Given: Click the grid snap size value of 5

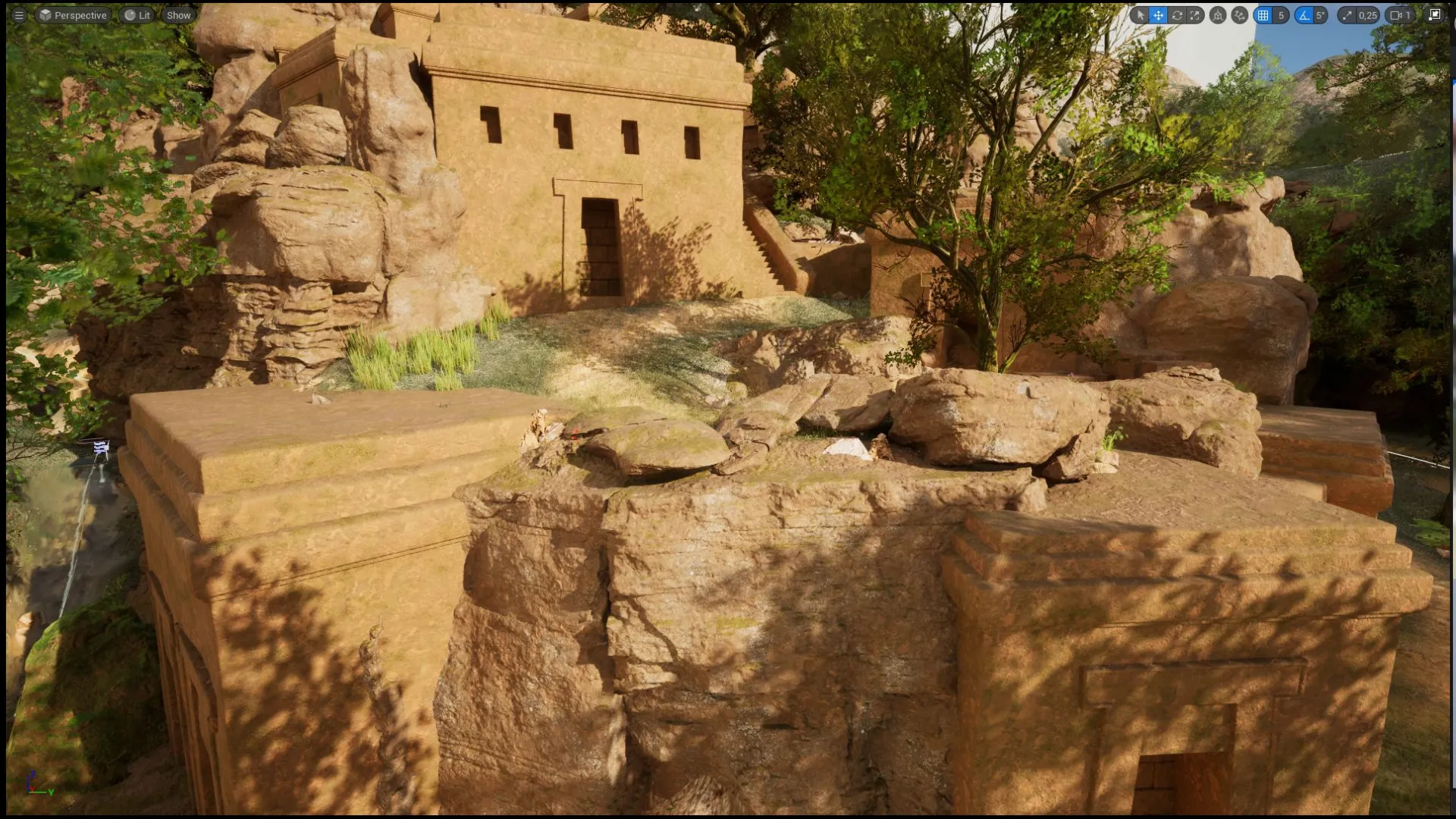Looking at the screenshot, I should 1281,15.
